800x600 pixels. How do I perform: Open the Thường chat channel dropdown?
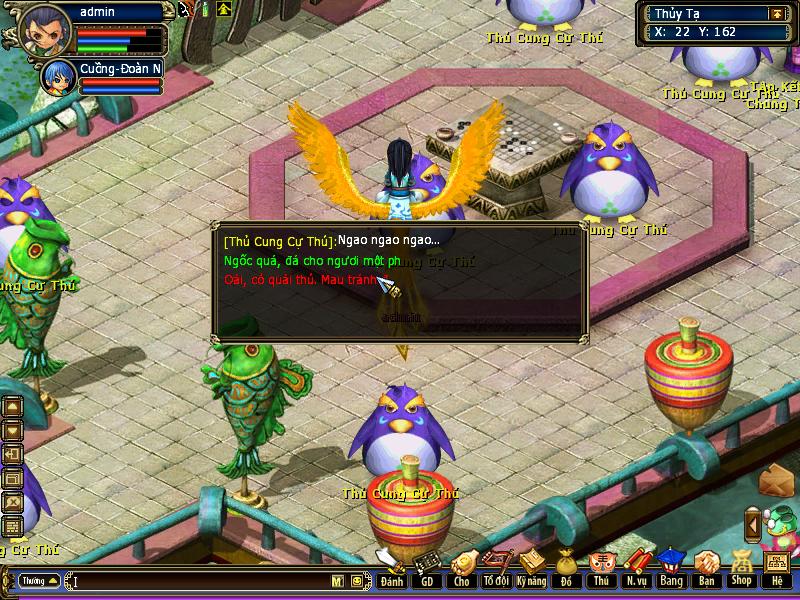(38, 581)
